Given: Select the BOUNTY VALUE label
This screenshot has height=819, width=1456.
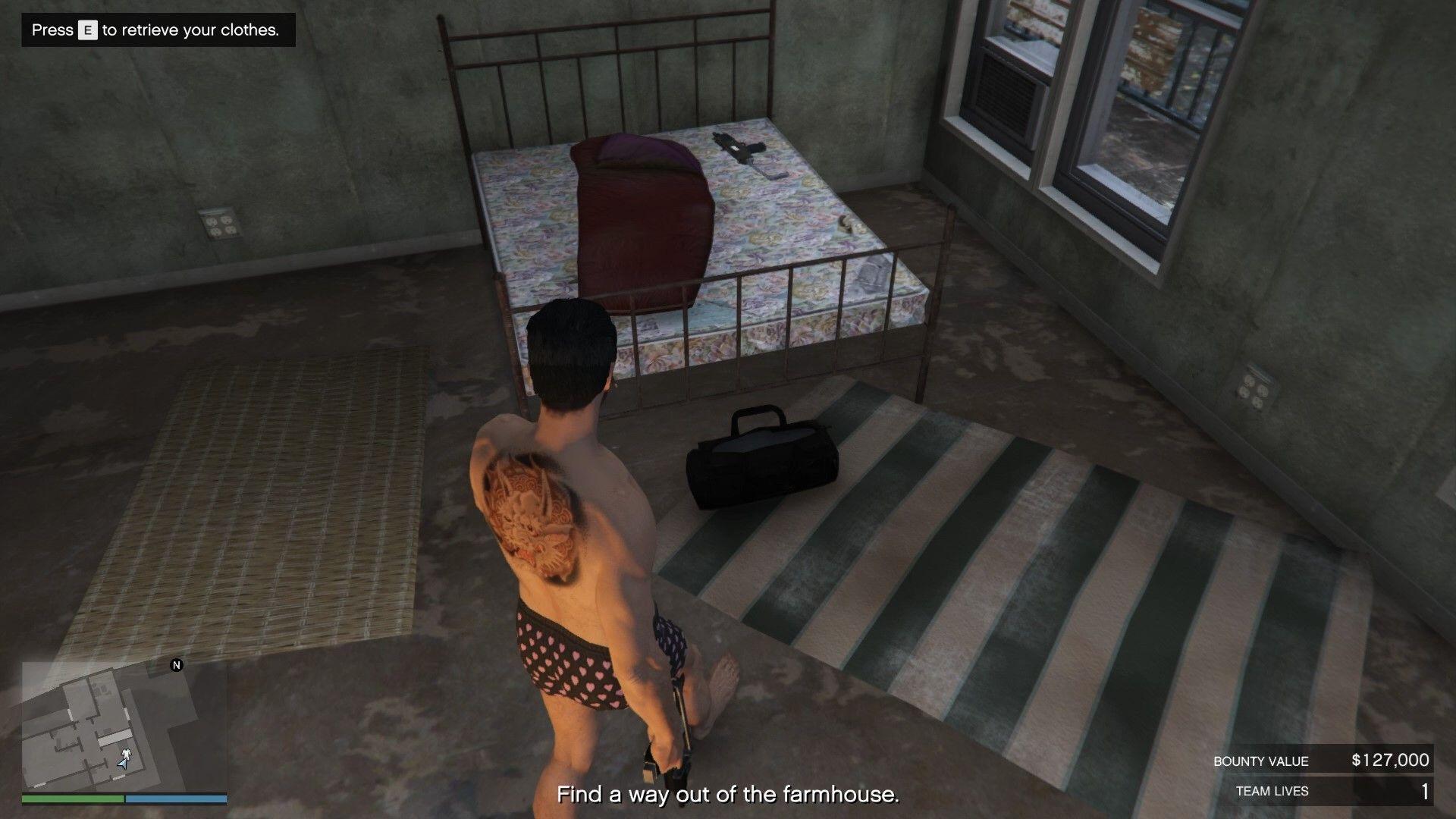Looking at the screenshot, I should [1260, 761].
